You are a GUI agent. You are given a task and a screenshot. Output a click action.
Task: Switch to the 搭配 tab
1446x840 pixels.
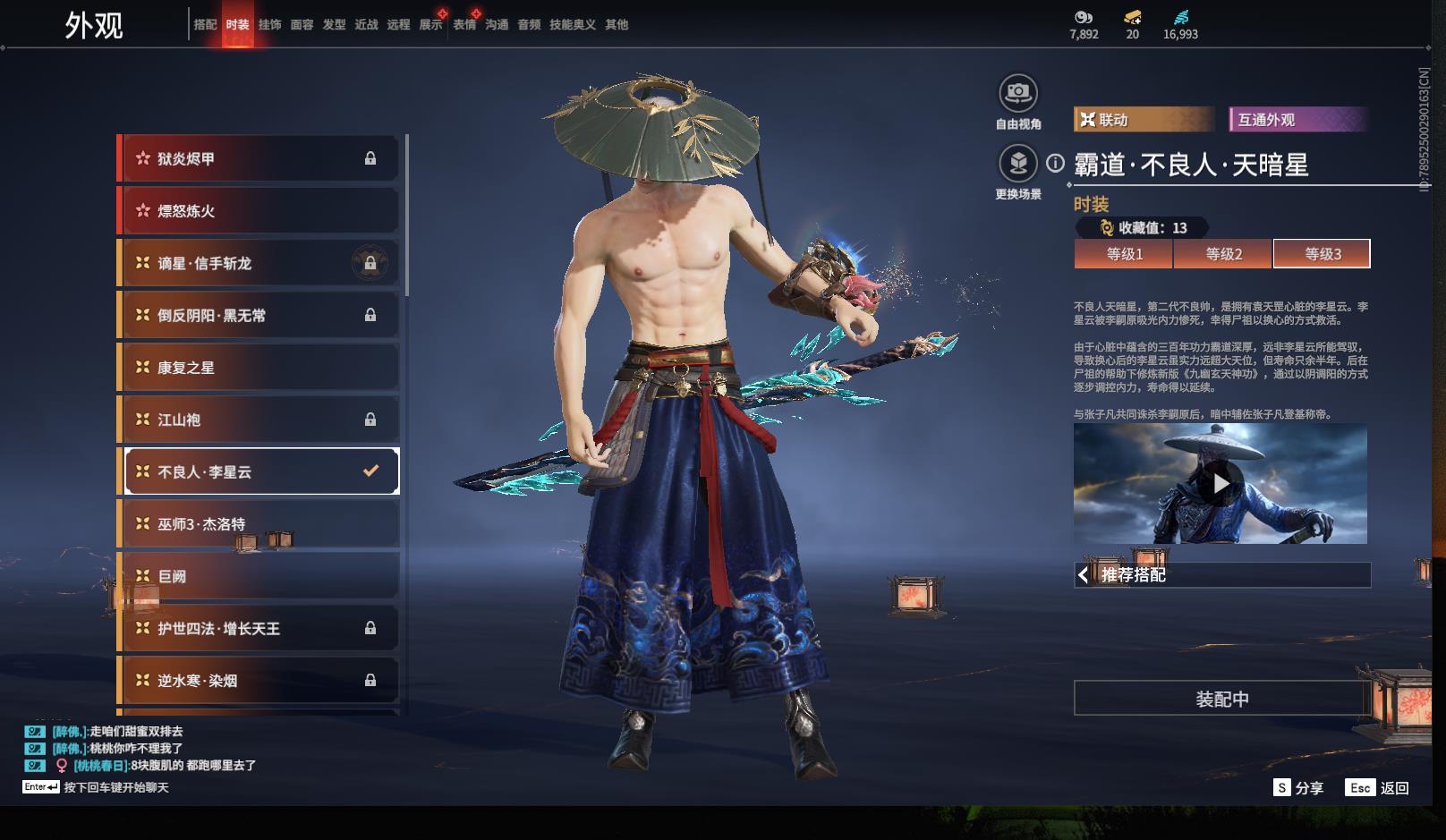click(x=205, y=24)
